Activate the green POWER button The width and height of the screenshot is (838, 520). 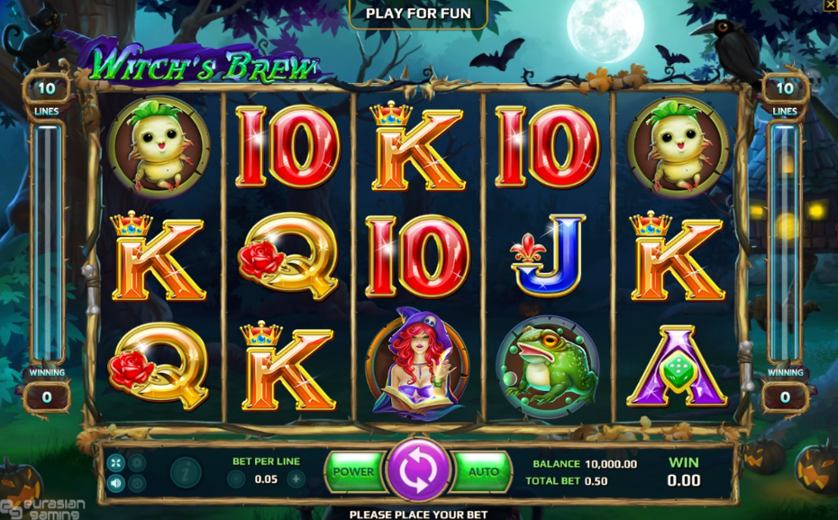tap(353, 471)
